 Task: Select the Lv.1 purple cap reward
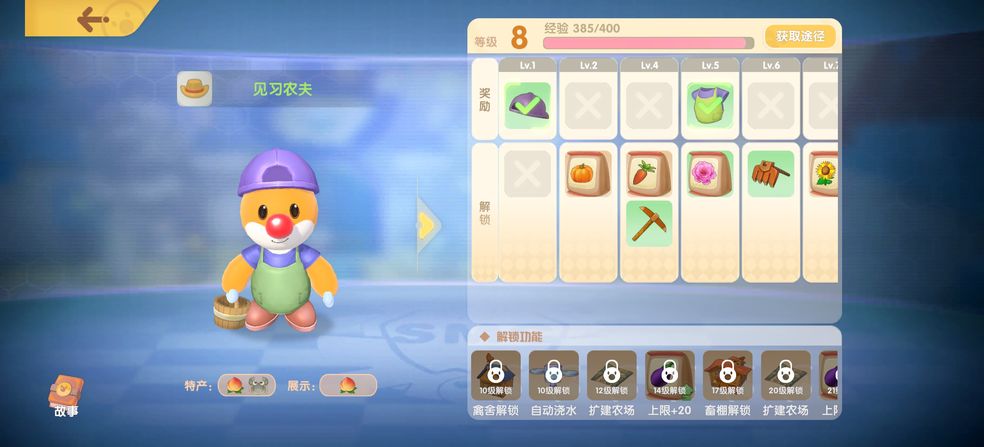[x=527, y=106]
